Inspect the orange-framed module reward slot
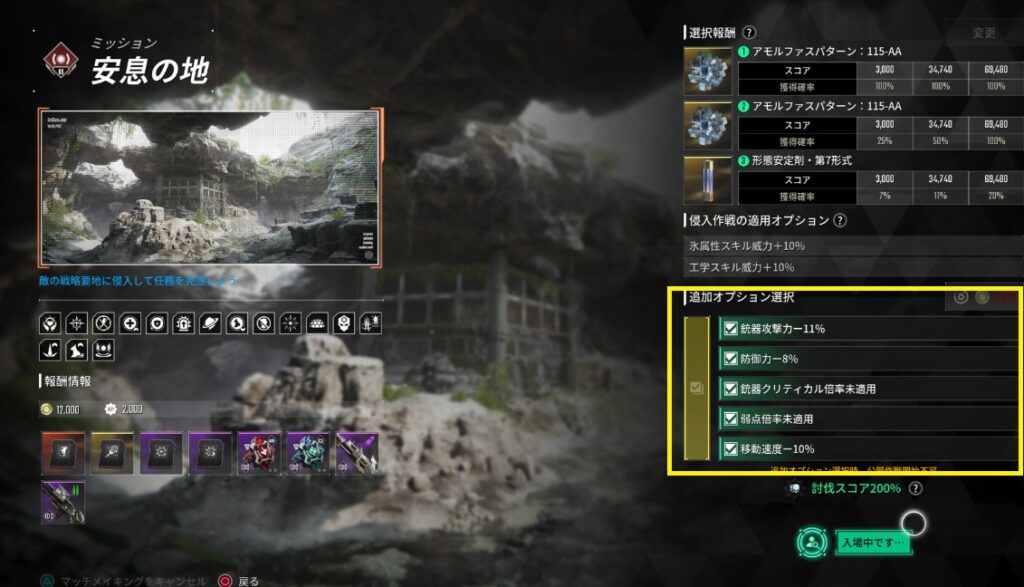This screenshot has height=587, width=1024. [x=63, y=453]
